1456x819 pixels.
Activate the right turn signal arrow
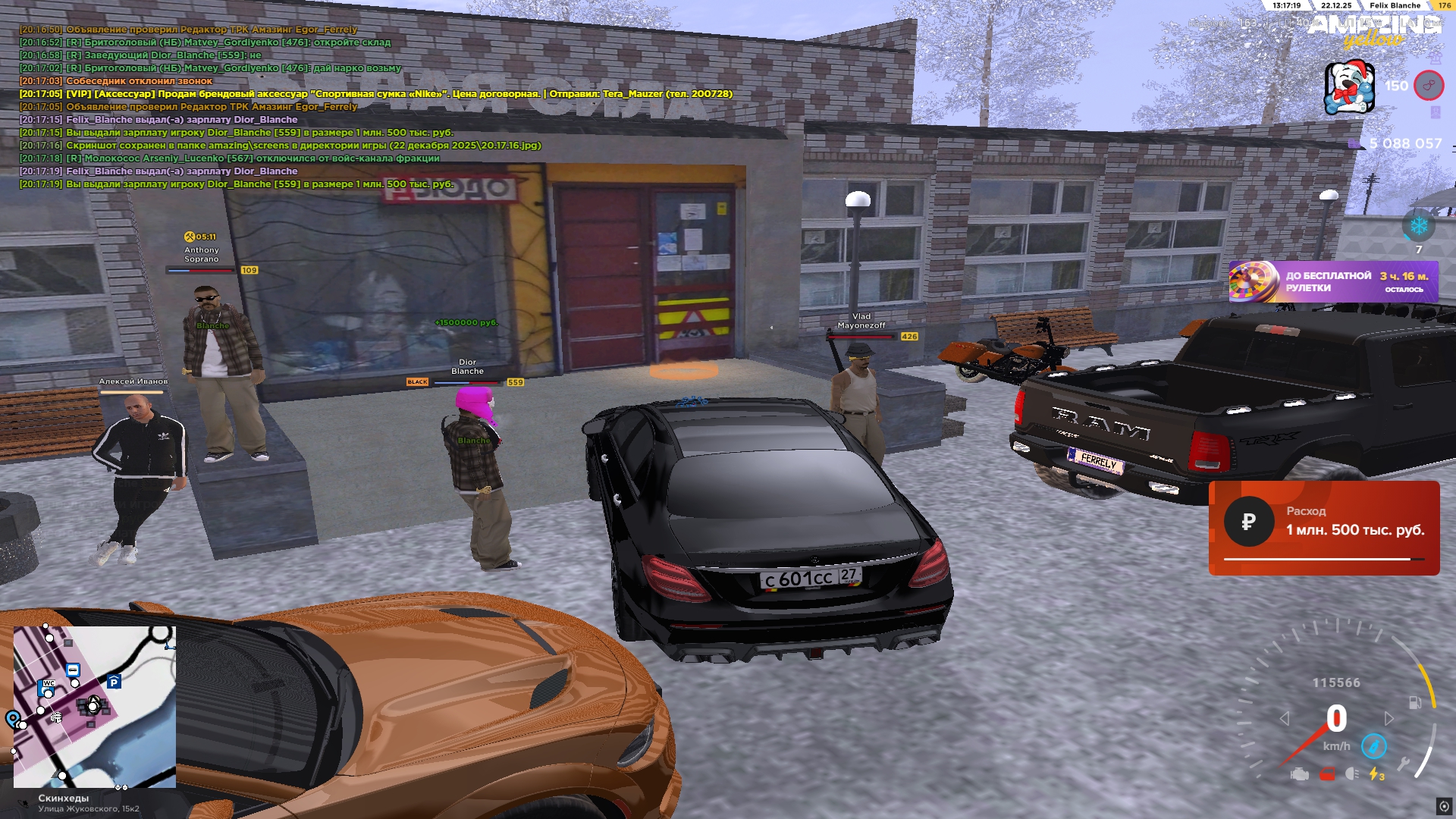click(1389, 718)
